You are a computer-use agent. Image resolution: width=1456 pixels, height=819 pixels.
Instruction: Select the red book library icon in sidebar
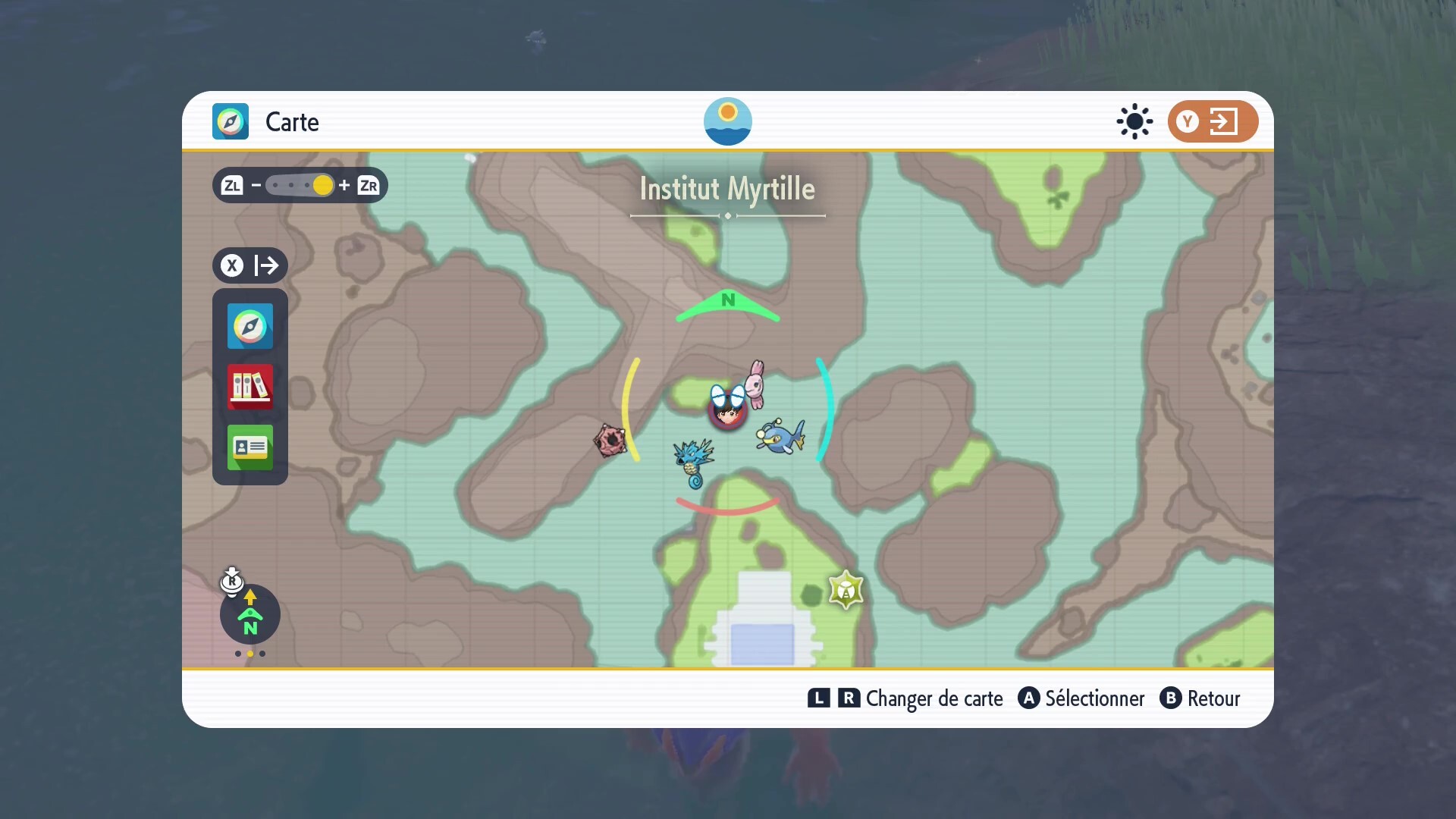[249, 388]
